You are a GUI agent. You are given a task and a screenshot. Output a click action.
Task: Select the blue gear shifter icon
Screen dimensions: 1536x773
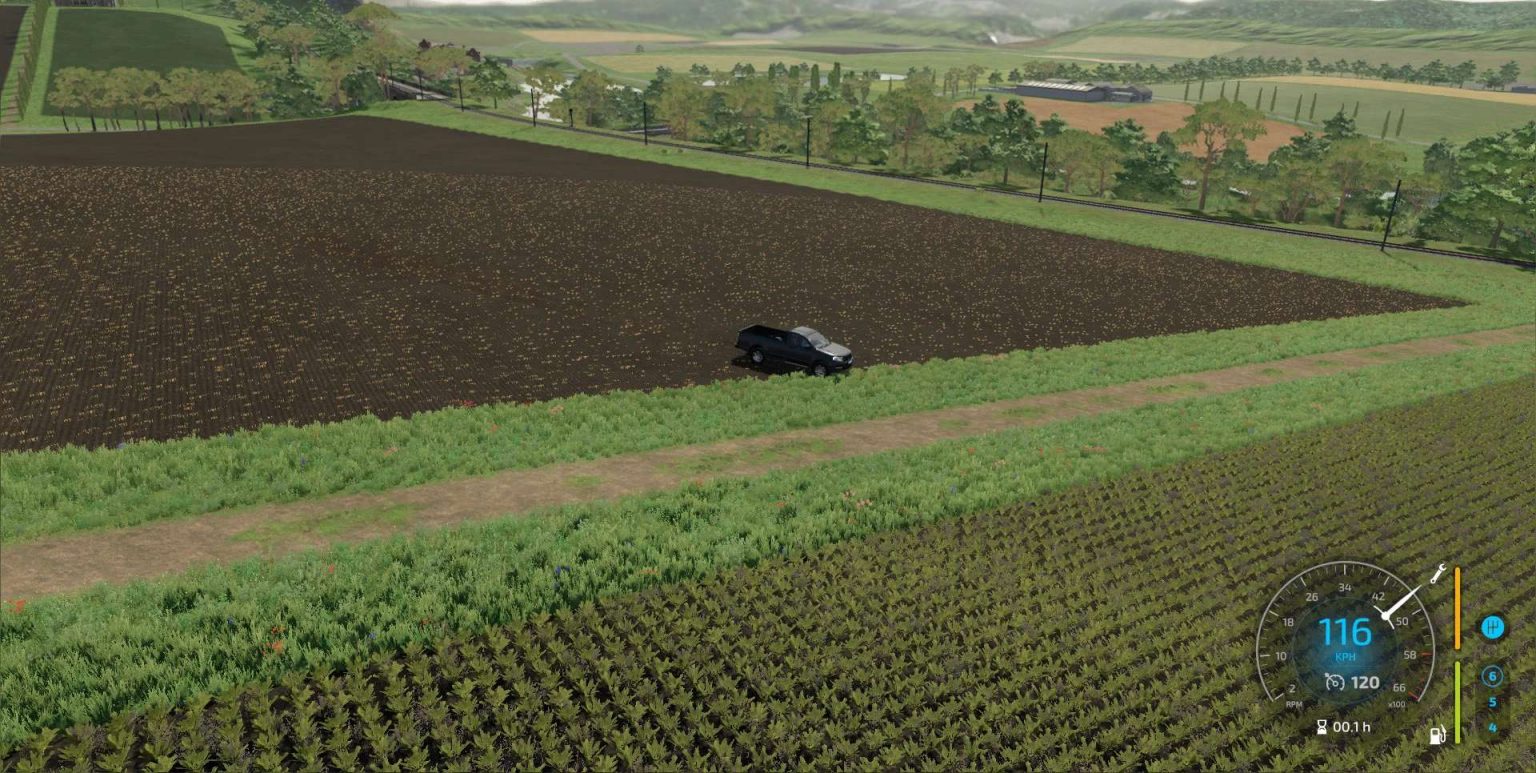coord(1494,626)
